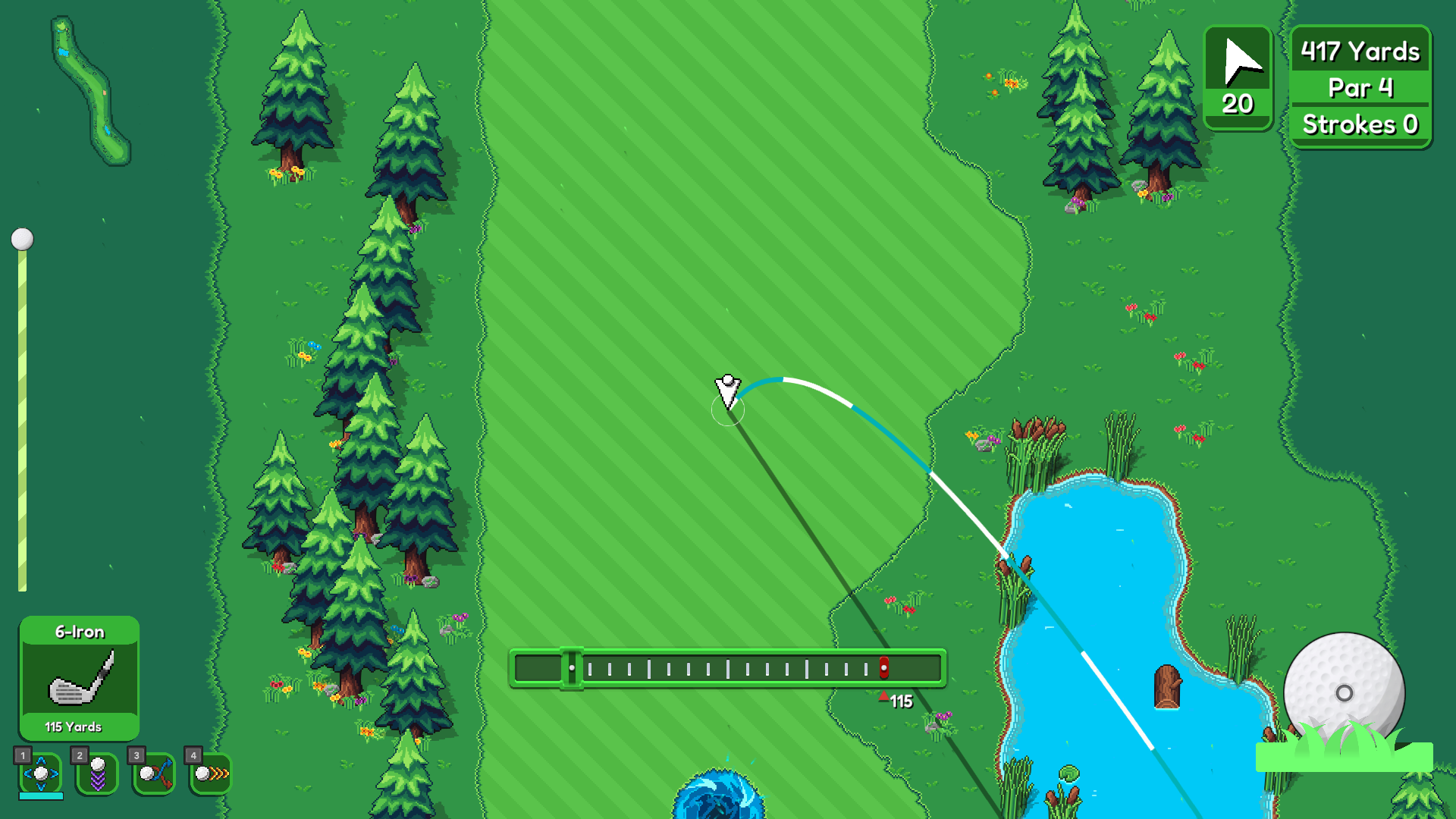Screen dimensions: 1456x819
Task: Click the power meter ball at the top
Action: [23, 239]
